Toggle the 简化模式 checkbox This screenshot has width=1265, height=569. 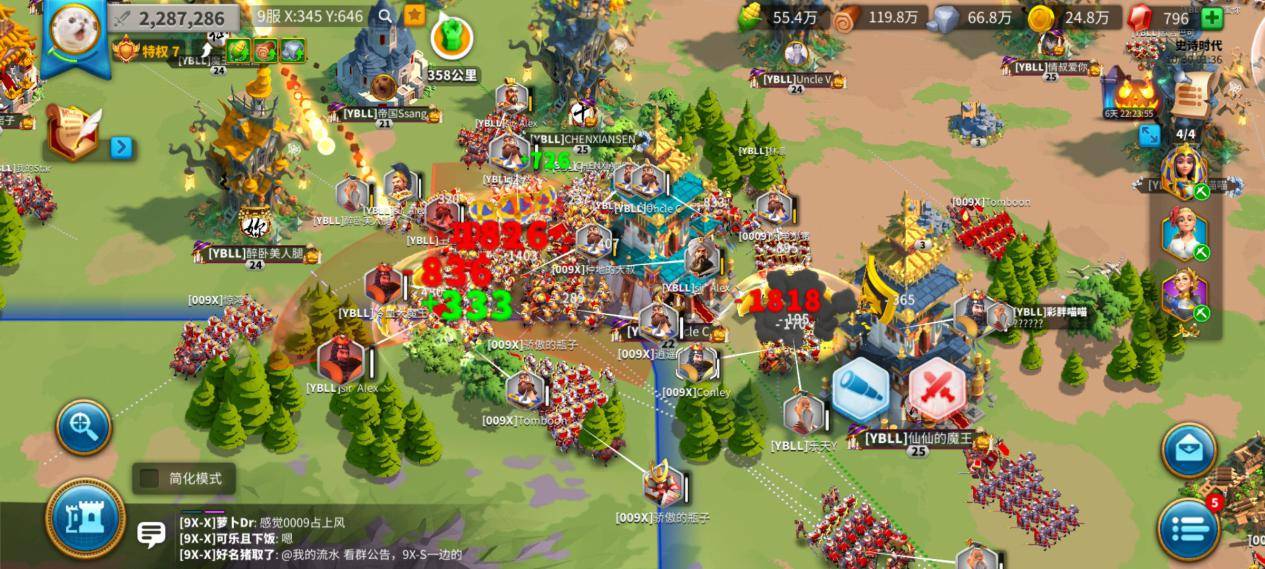point(150,478)
